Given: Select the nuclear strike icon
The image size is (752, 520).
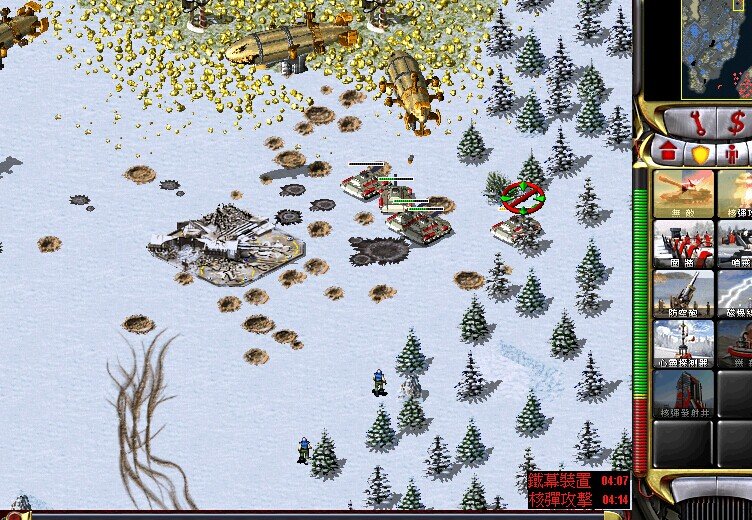Looking at the screenshot, I should (x=736, y=194).
